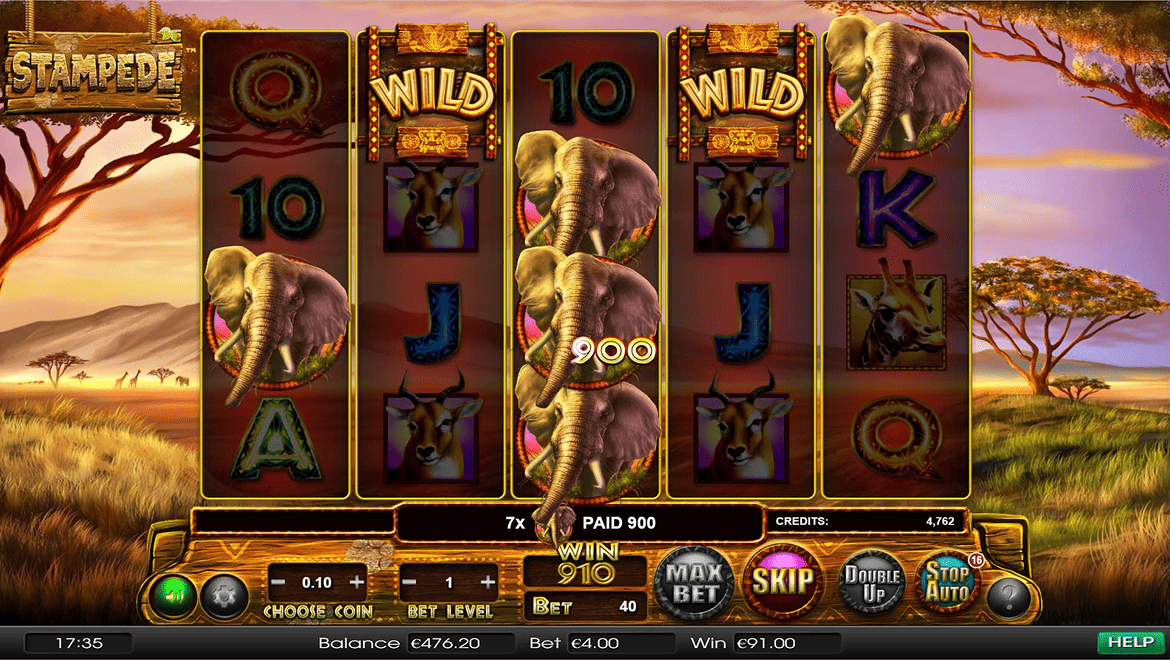The width and height of the screenshot is (1170, 660).
Task: Increase the coin value with plus
Action: 357,582
